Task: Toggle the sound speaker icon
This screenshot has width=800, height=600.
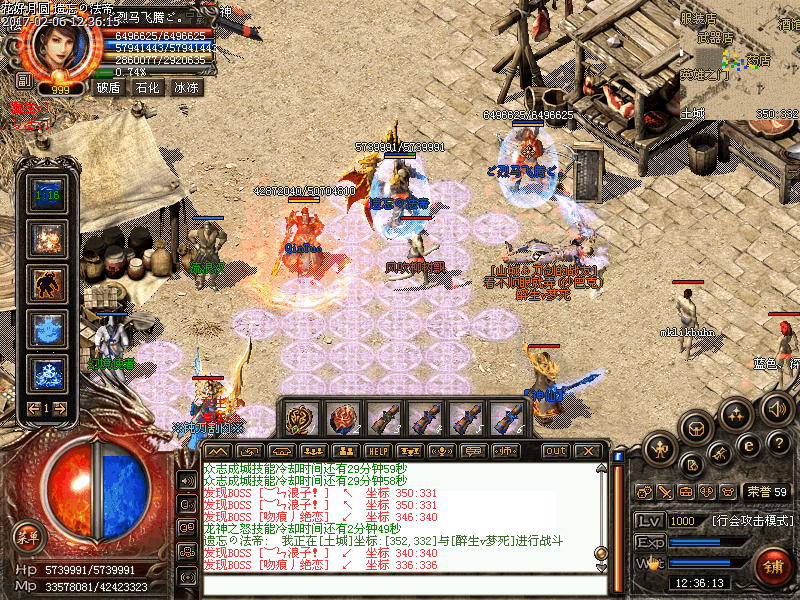Action: (774, 406)
